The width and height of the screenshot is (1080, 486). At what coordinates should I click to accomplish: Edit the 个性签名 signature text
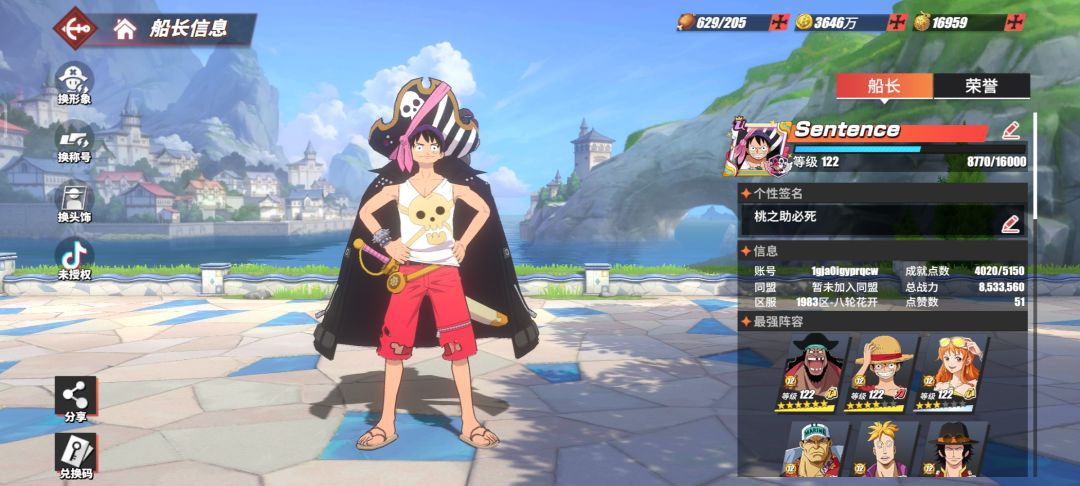click(1011, 223)
